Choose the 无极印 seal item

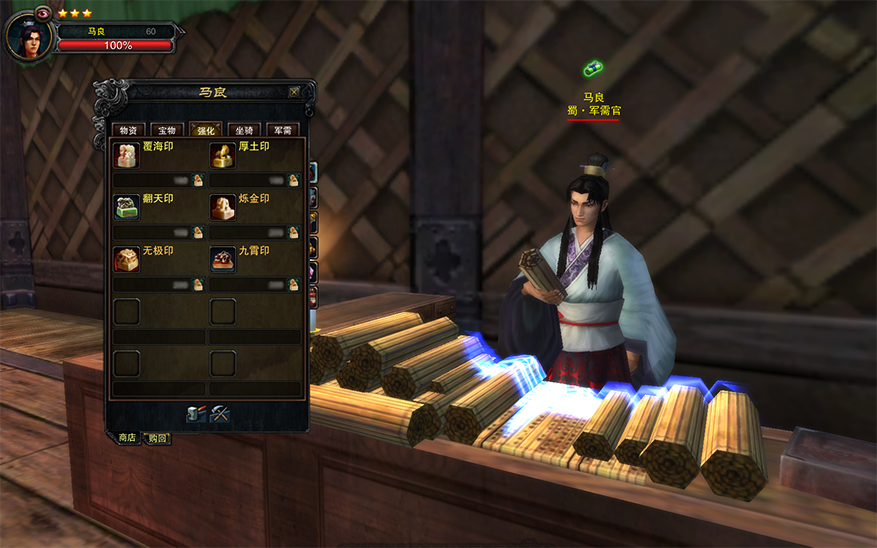click(x=127, y=259)
